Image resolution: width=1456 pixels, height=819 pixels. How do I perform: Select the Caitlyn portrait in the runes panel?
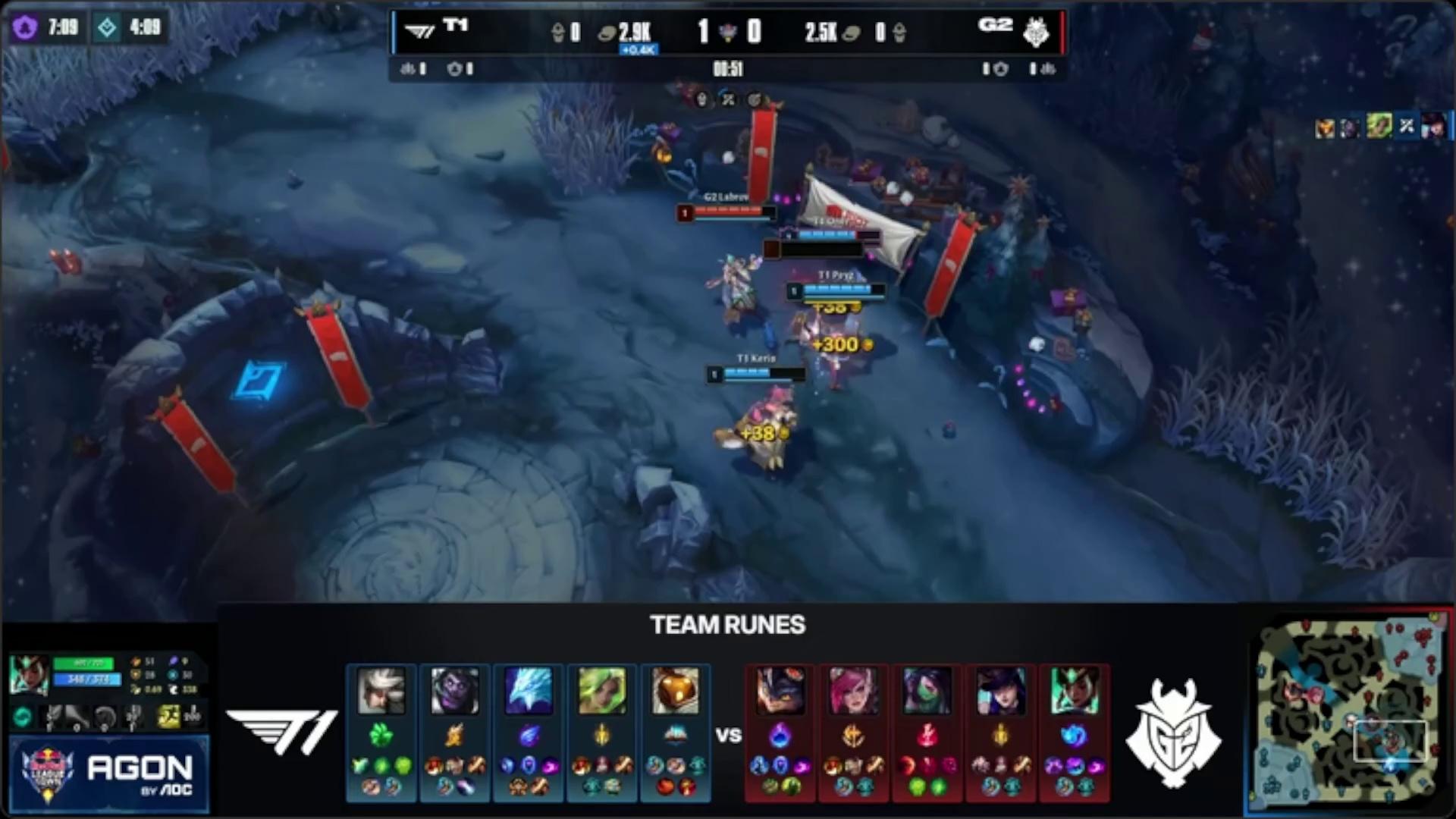(1000, 691)
